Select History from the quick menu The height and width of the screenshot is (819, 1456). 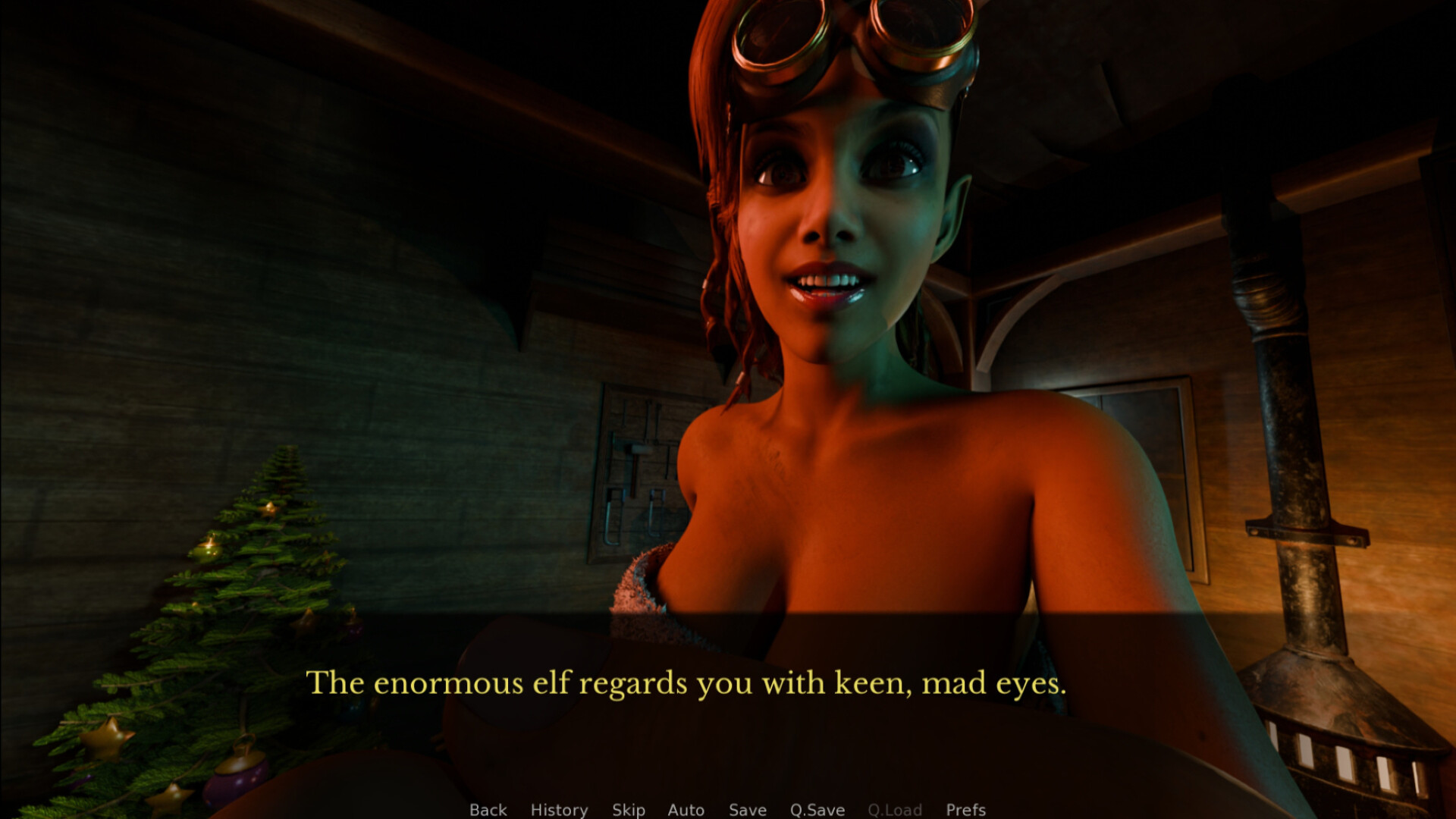[x=559, y=809]
